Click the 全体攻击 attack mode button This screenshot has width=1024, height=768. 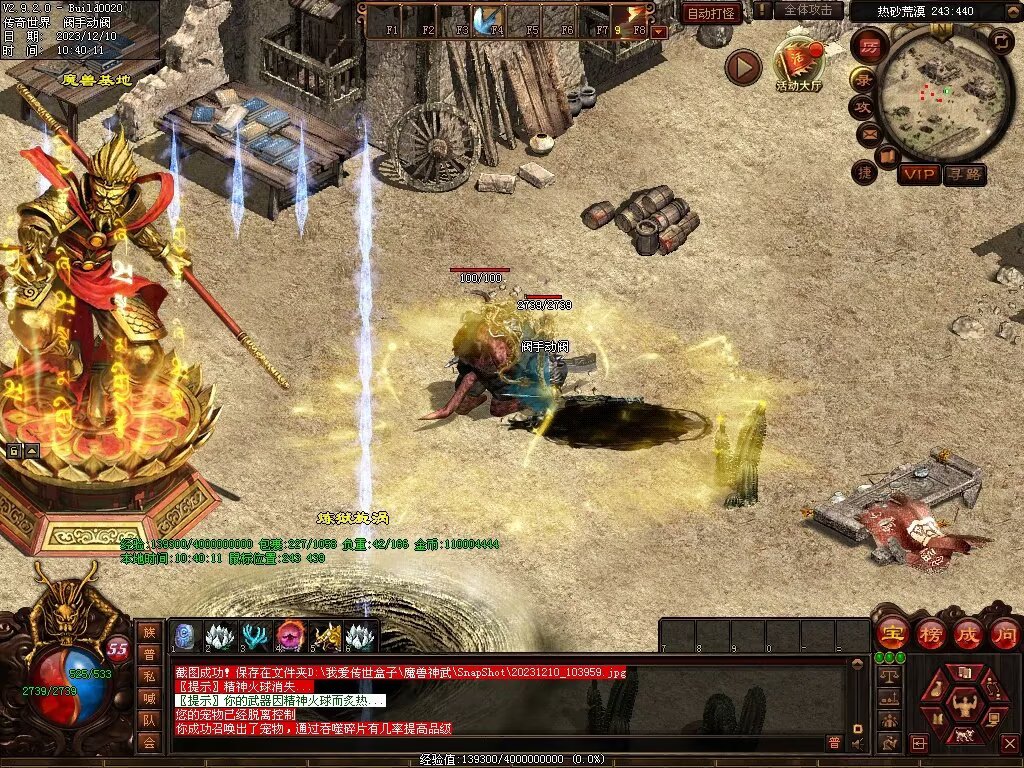point(808,10)
